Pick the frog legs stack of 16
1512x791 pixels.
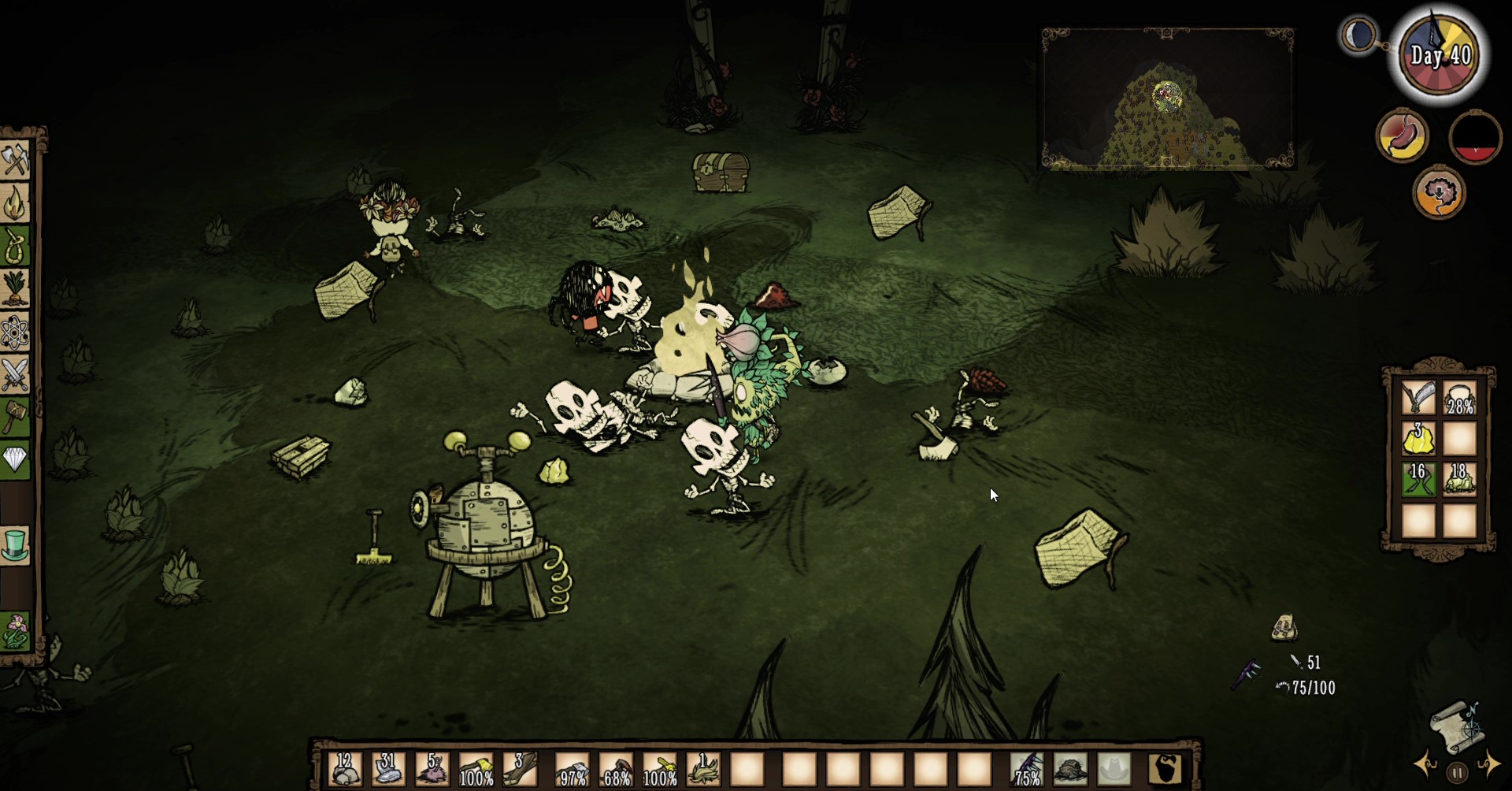1417,479
